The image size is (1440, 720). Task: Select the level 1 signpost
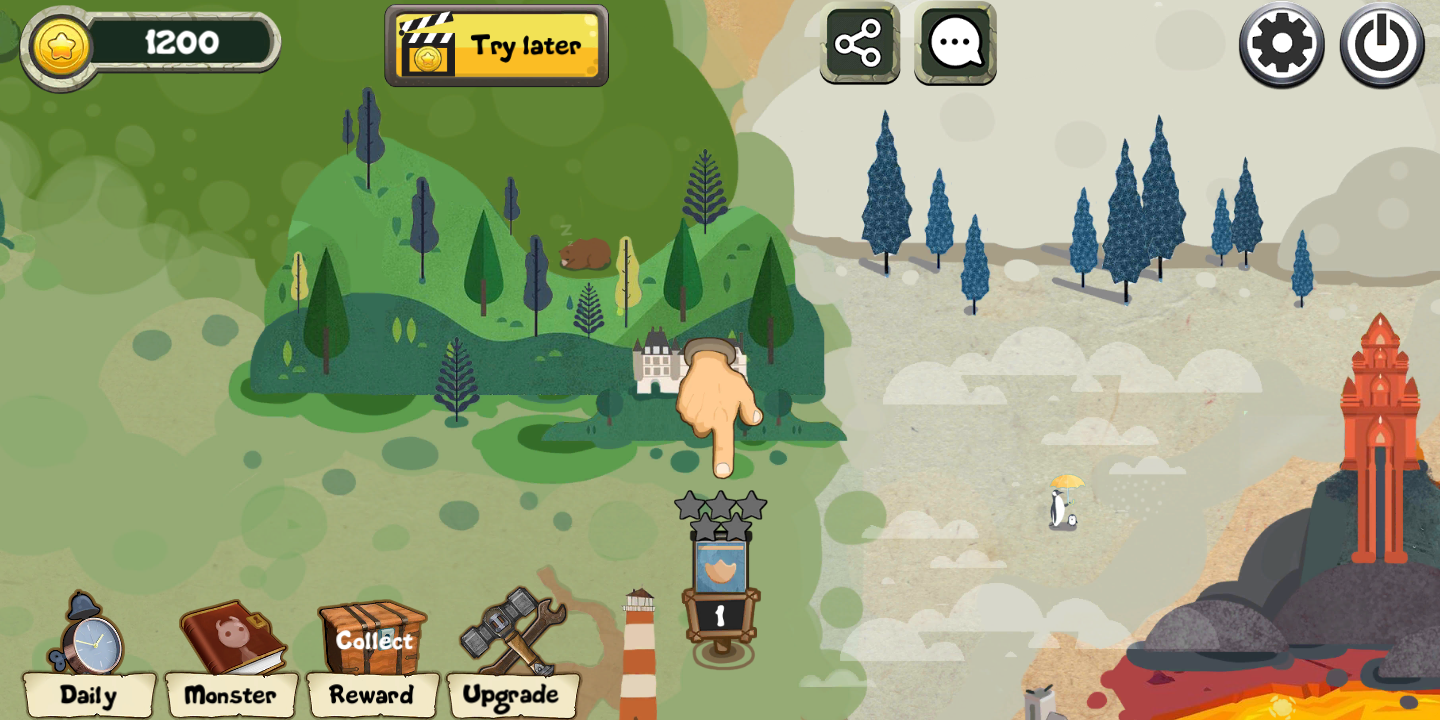click(720, 595)
